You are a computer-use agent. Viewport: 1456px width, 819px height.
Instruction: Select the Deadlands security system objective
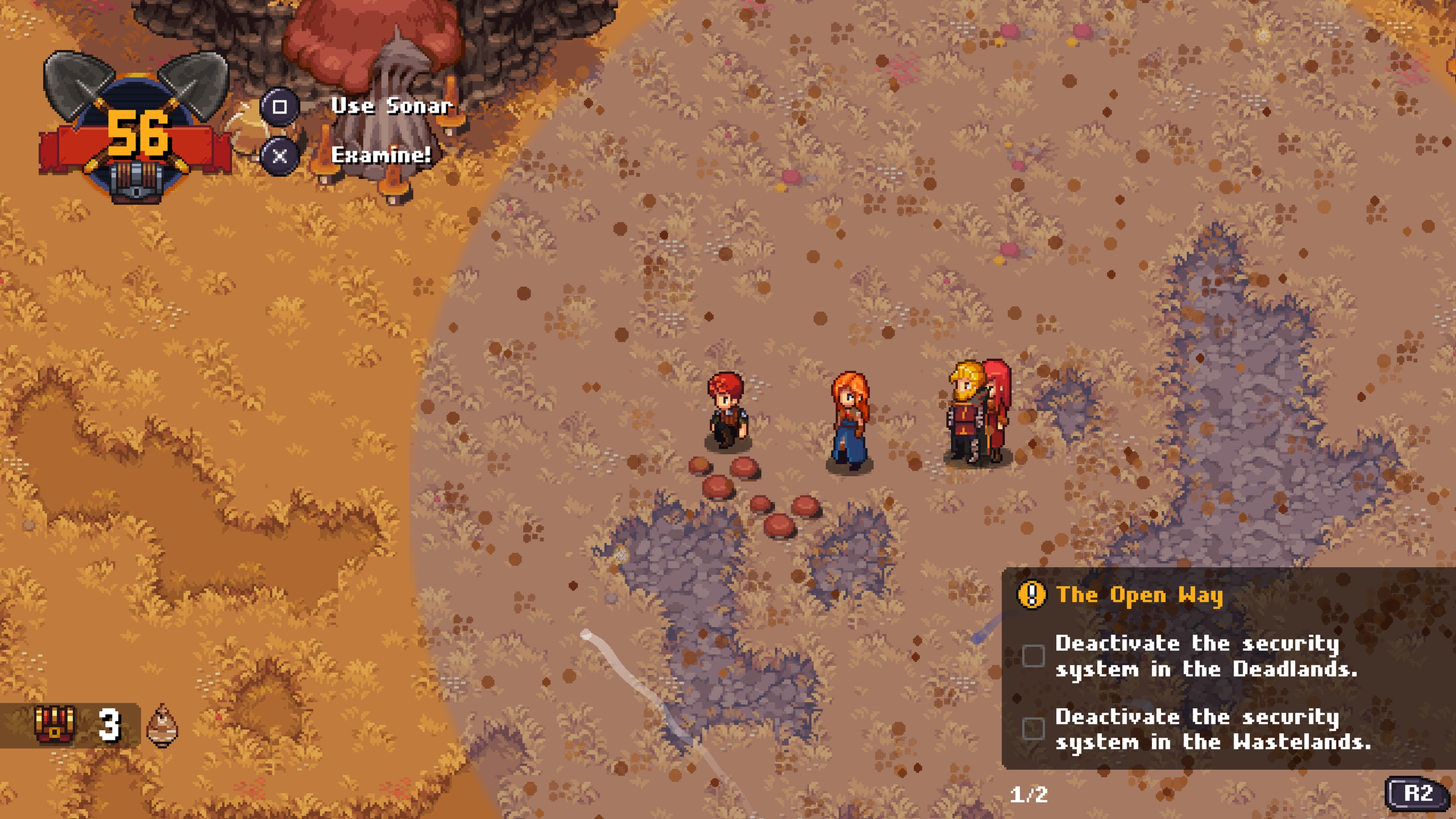point(1205,656)
